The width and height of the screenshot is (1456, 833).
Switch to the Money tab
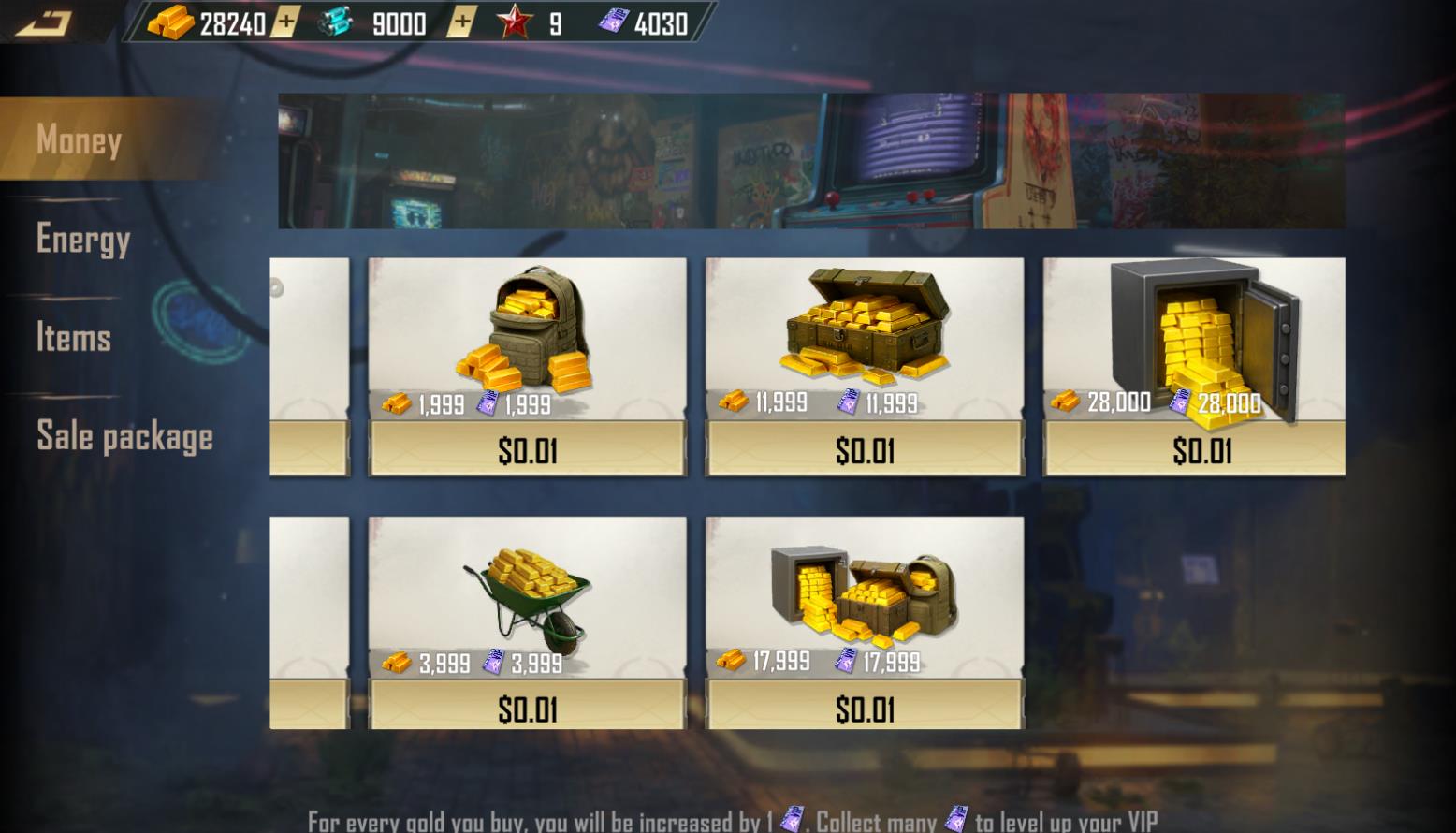pyautogui.click(x=79, y=140)
